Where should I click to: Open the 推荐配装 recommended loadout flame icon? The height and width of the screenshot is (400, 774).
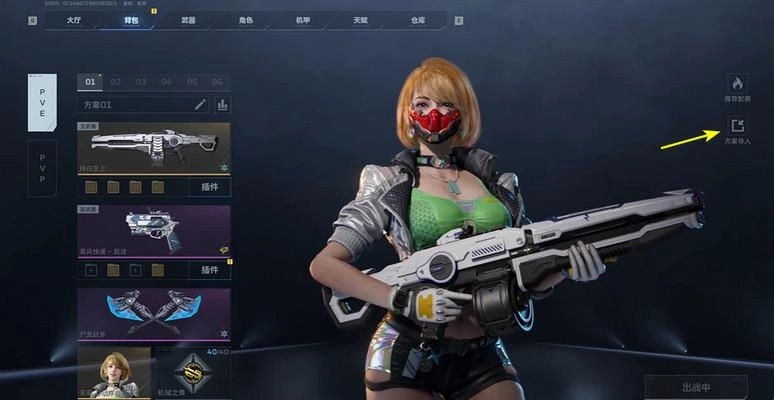coord(737,84)
